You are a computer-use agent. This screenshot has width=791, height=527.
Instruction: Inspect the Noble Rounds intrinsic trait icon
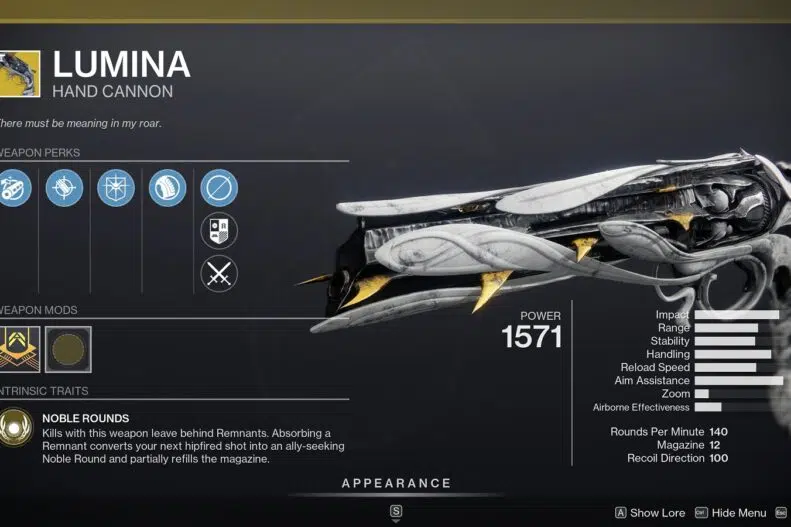[x=14, y=428]
